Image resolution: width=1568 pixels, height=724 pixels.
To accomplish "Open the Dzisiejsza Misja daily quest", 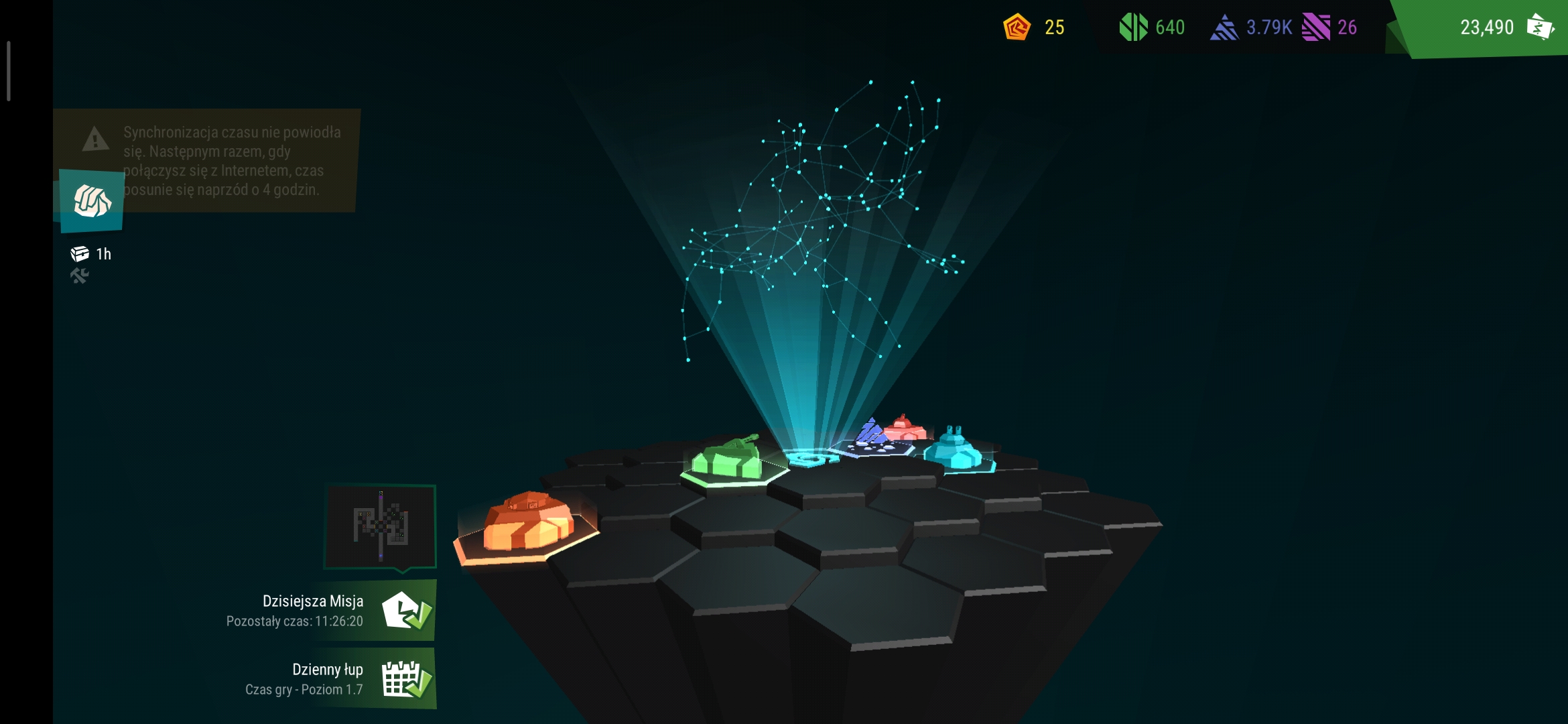I will (x=406, y=611).
